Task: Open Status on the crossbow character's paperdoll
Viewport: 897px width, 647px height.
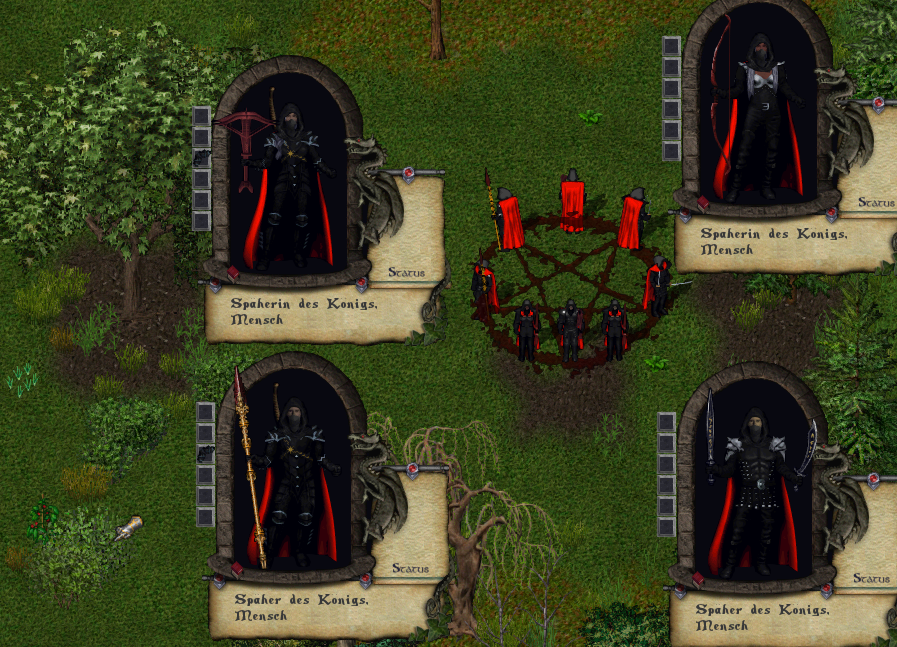Action: [406, 272]
